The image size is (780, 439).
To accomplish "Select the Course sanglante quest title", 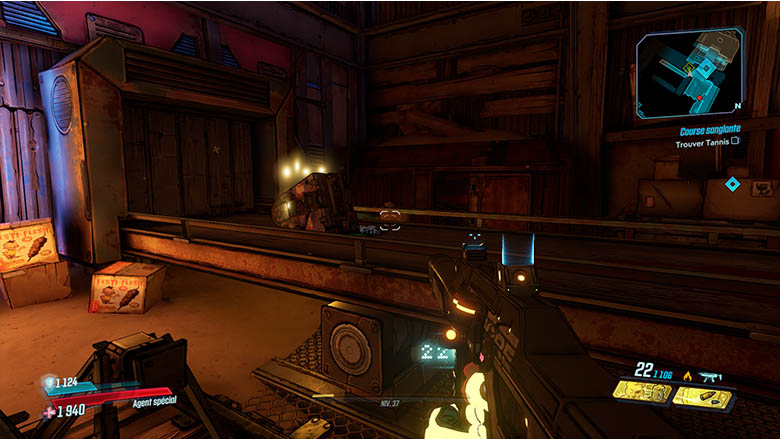I will [x=709, y=130].
